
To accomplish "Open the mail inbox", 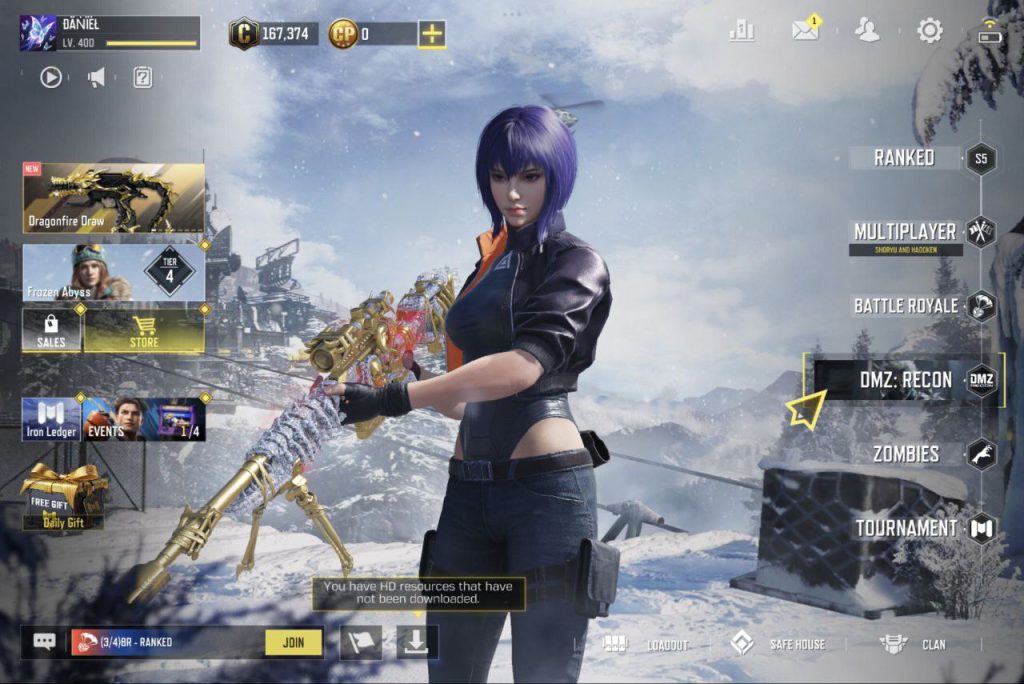I will tap(805, 30).
